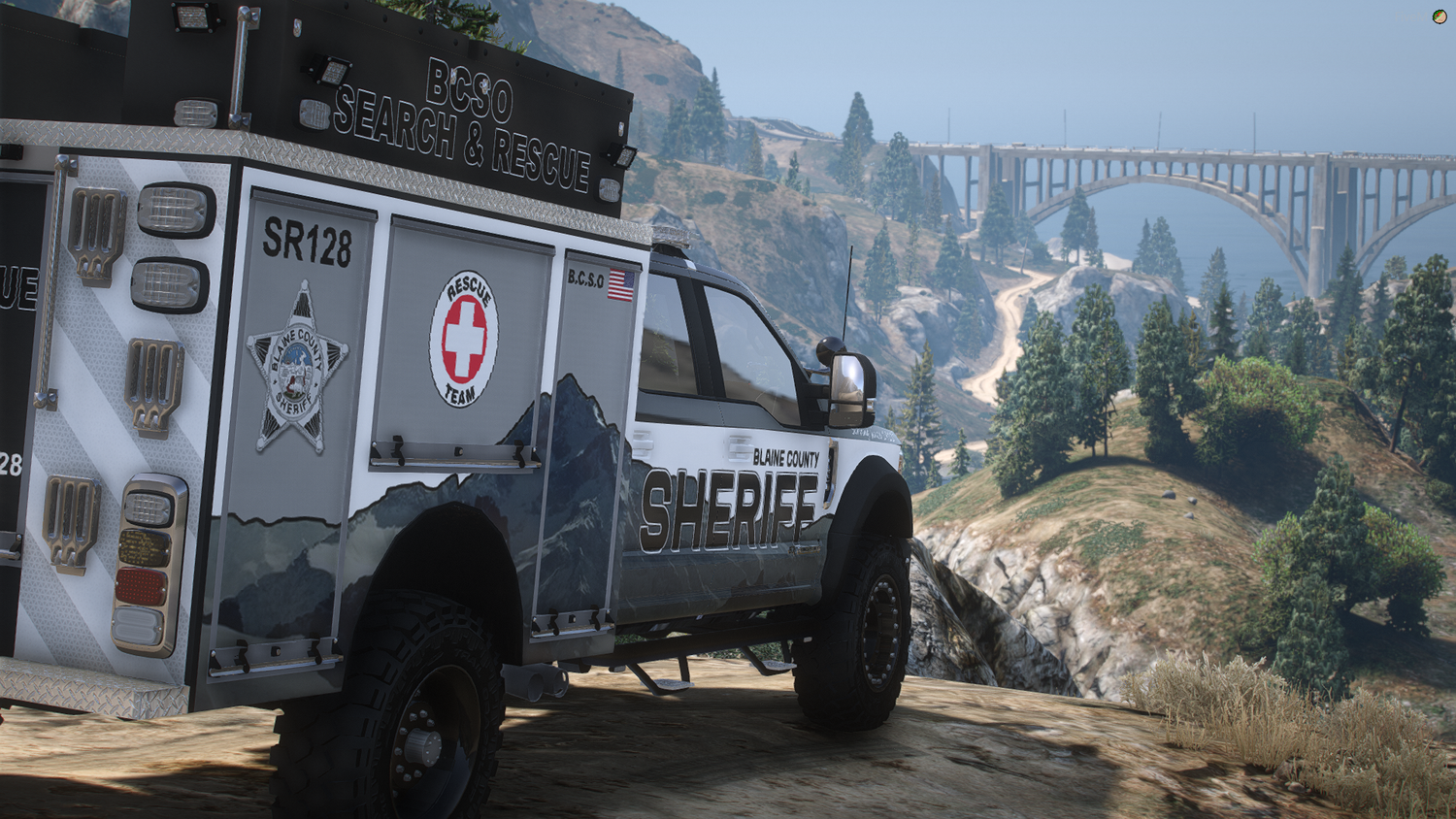Viewport: 1456px width, 819px height.
Task: Click the FiveM taco icon
Action: pos(1439,16)
